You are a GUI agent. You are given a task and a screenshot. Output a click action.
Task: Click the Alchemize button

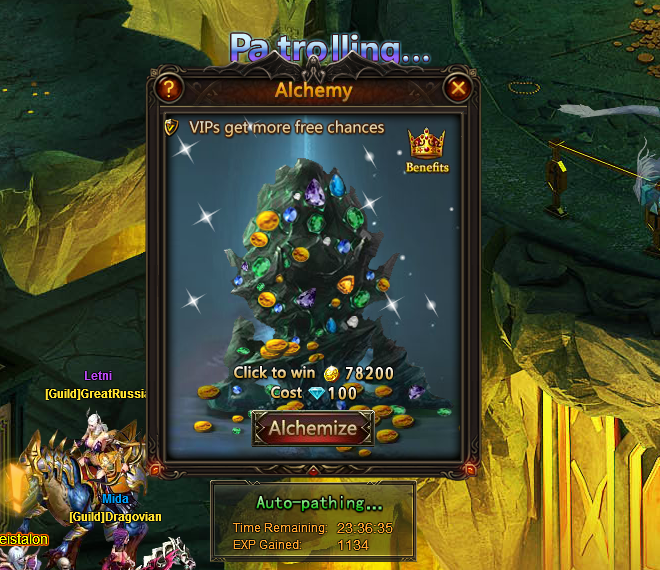tap(313, 429)
